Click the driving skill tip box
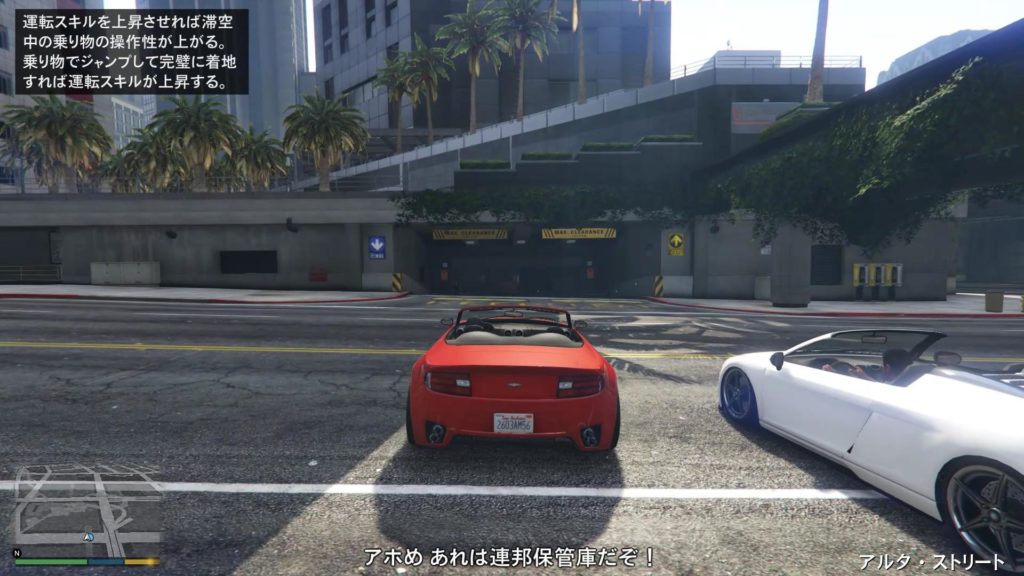The height and width of the screenshot is (576, 1024). [x=131, y=51]
